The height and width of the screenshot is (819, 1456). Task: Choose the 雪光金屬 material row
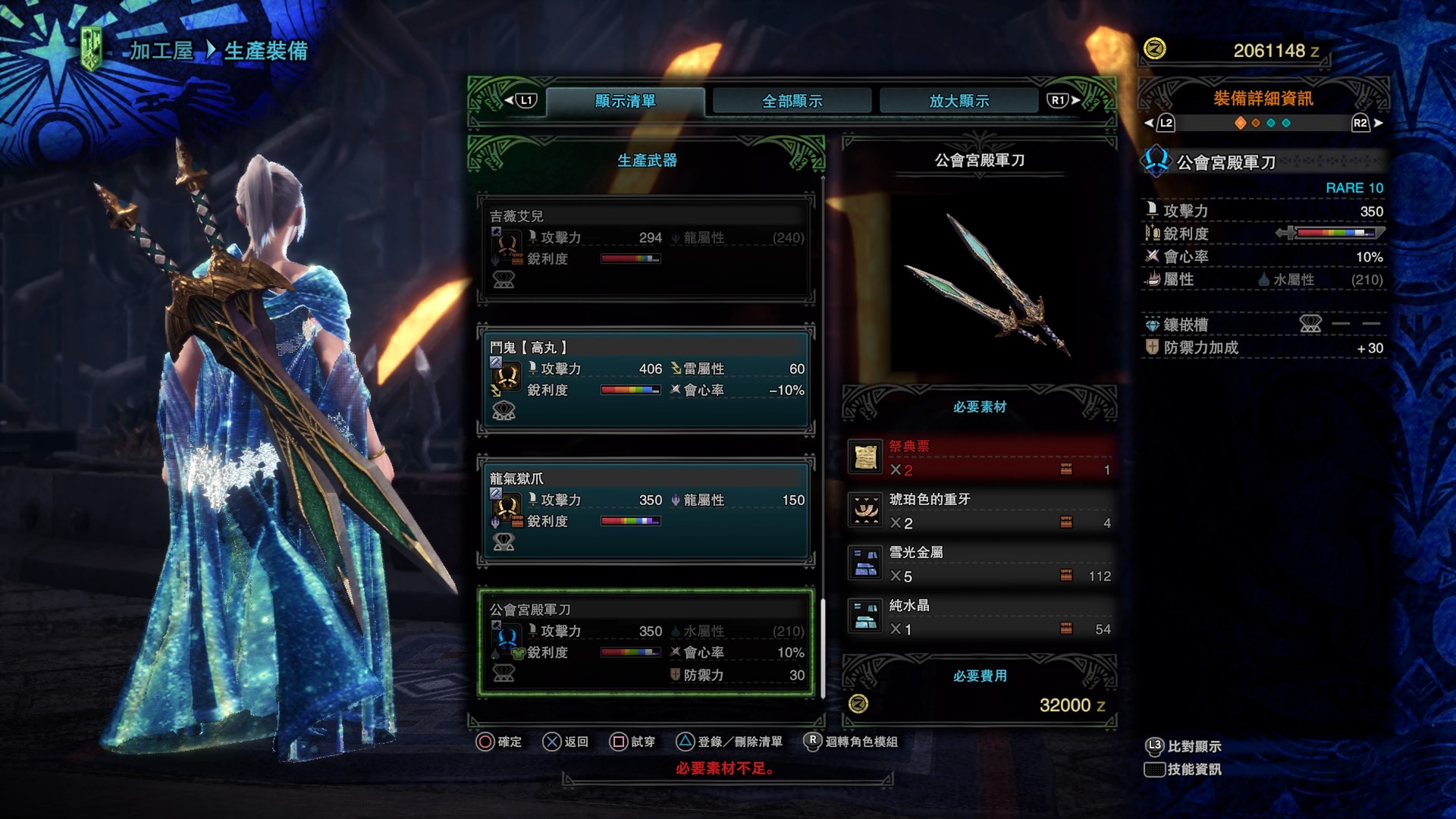tap(980, 564)
